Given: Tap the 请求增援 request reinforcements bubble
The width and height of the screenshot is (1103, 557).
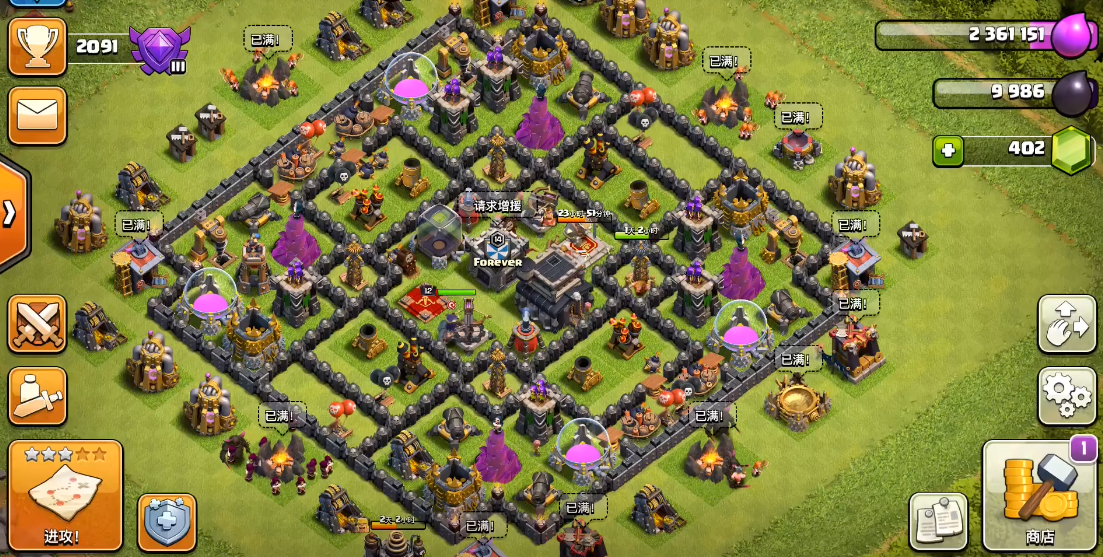Looking at the screenshot, I should [497, 206].
